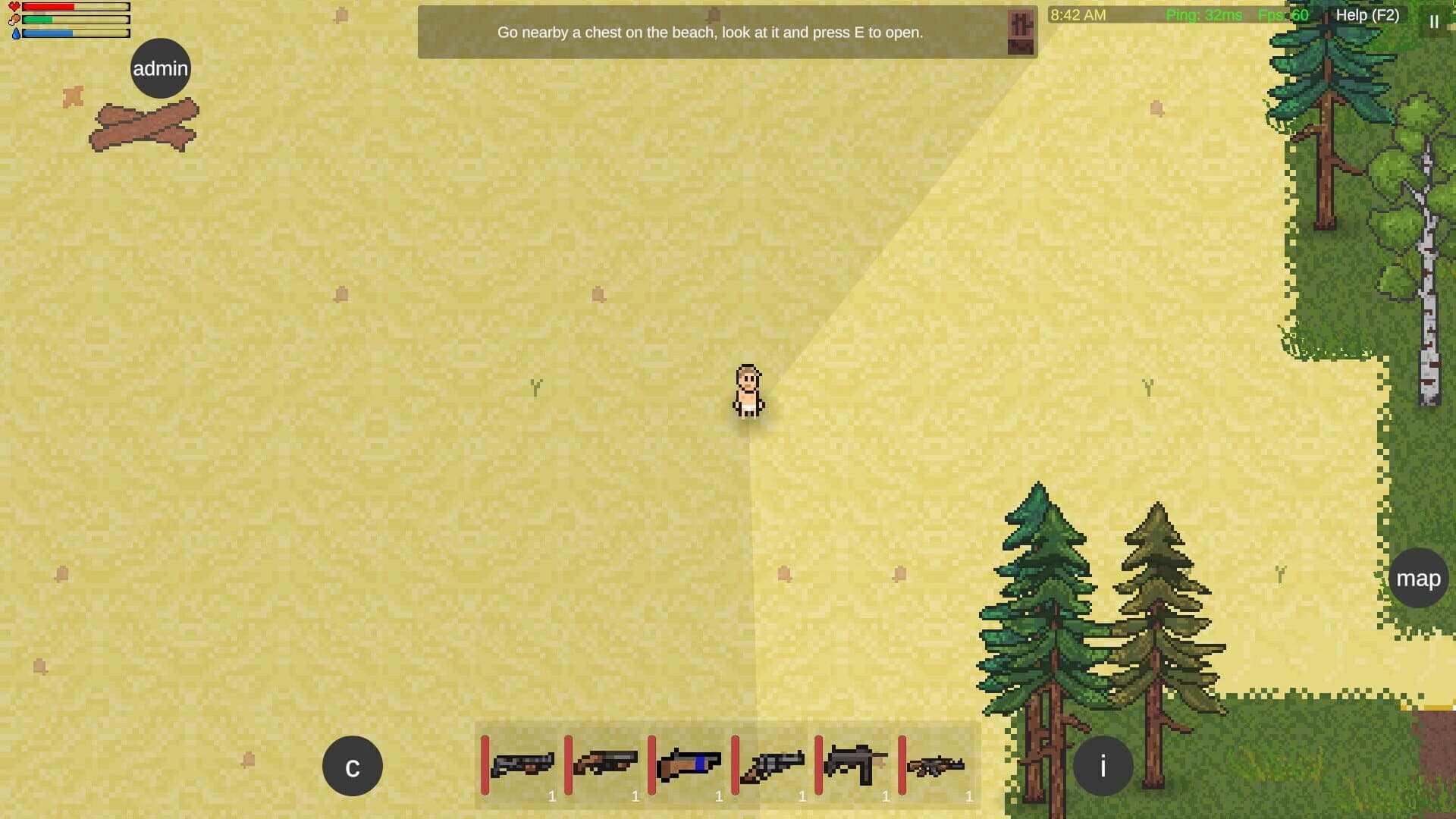Expand the map panel
Screen dimensions: 1456x819
pos(1417,579)
